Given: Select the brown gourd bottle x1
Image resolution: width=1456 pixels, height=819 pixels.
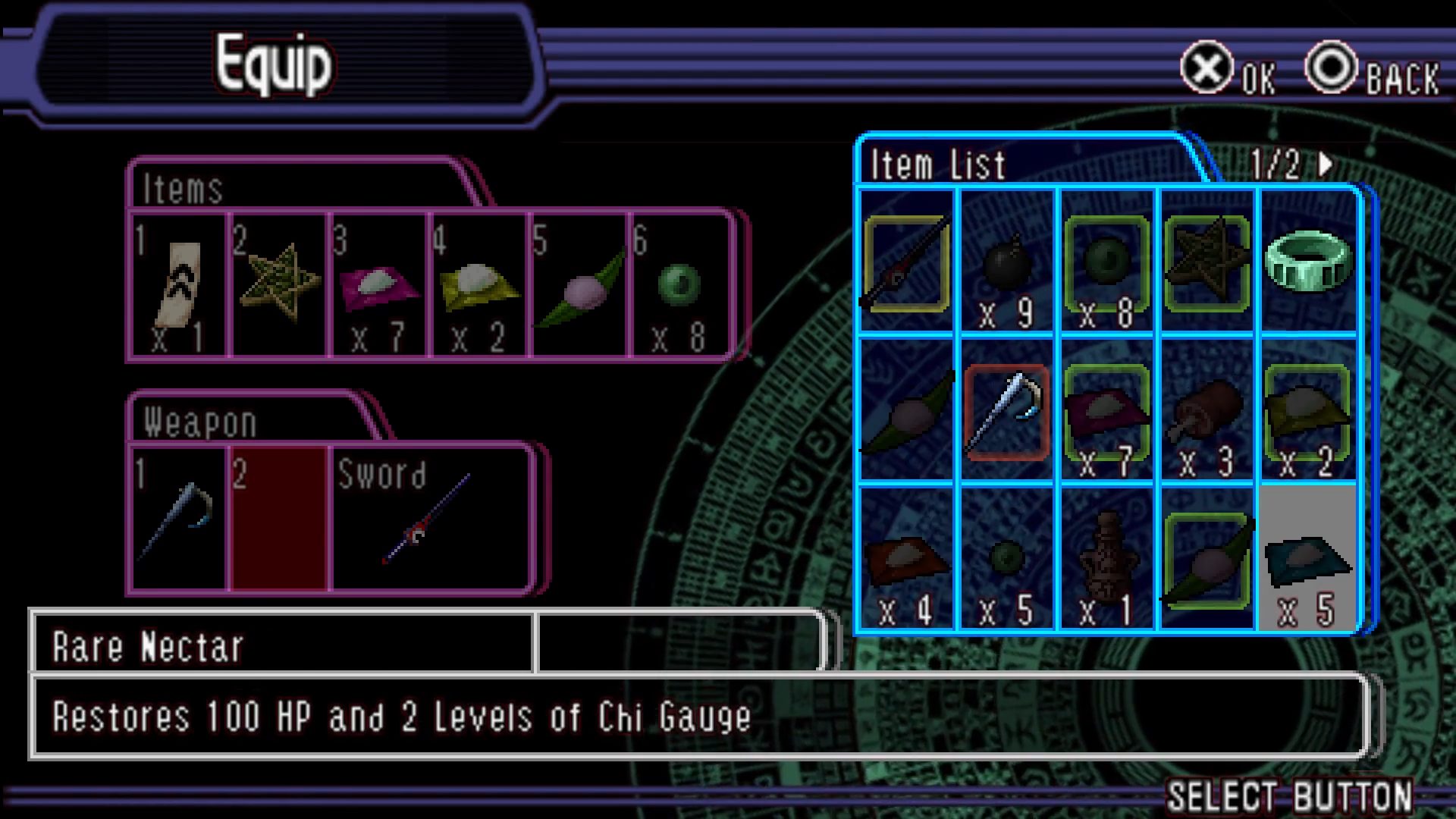Looking at the screenshot, I should click(1106, 559).
